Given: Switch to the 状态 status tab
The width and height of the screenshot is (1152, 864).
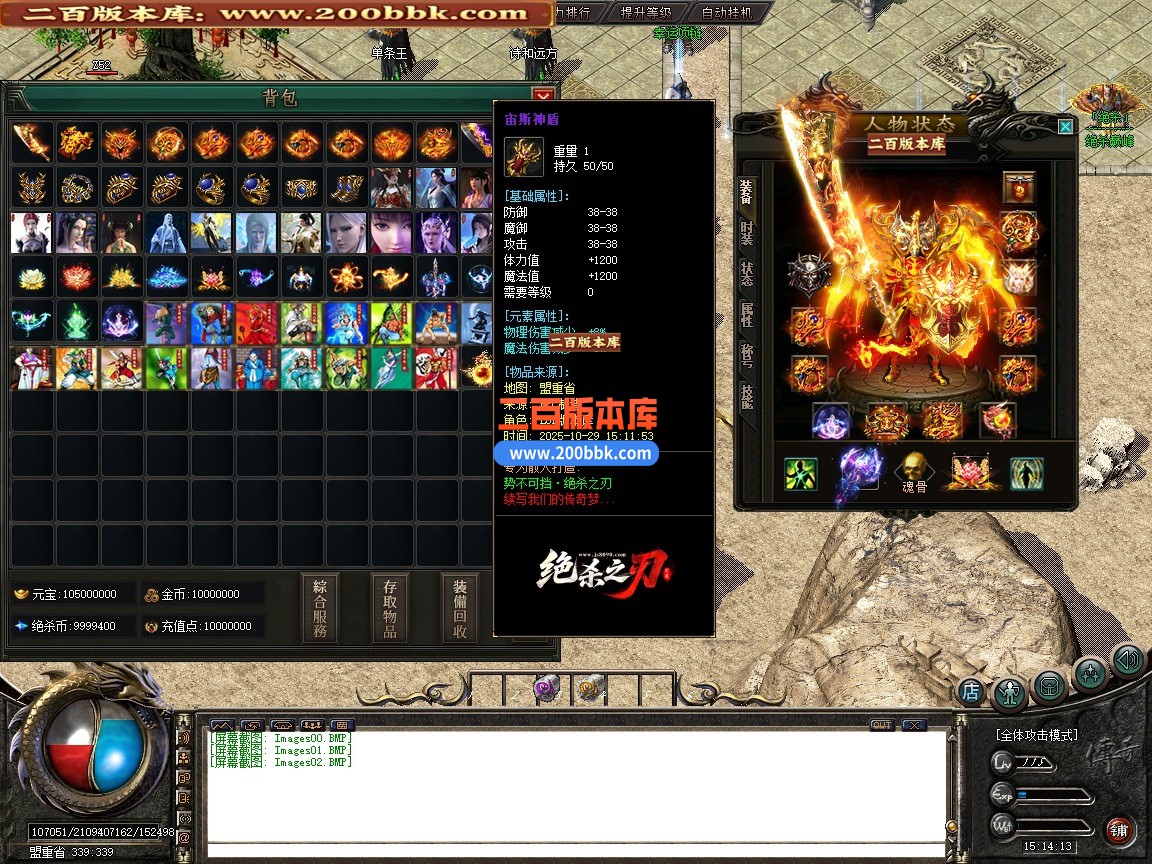Looking at the screenshot, I should [746, 273].
